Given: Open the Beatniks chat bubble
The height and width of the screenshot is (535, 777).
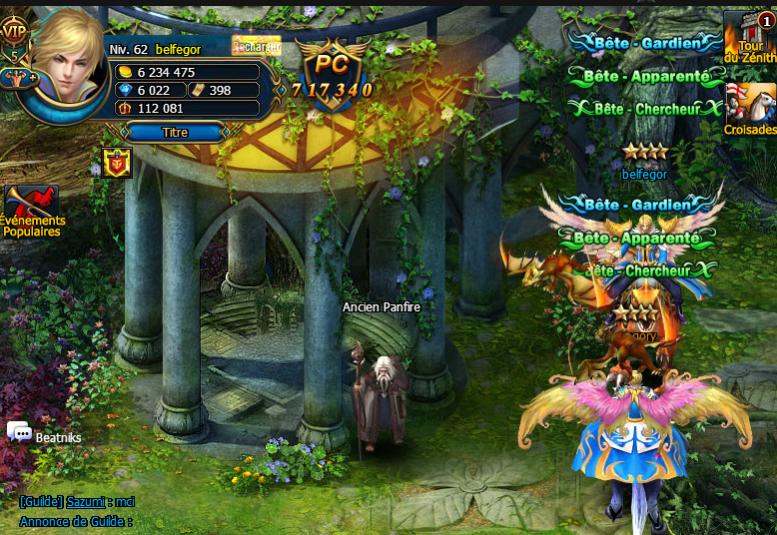Looking at the screenshot, I should [x=20, y=432].
